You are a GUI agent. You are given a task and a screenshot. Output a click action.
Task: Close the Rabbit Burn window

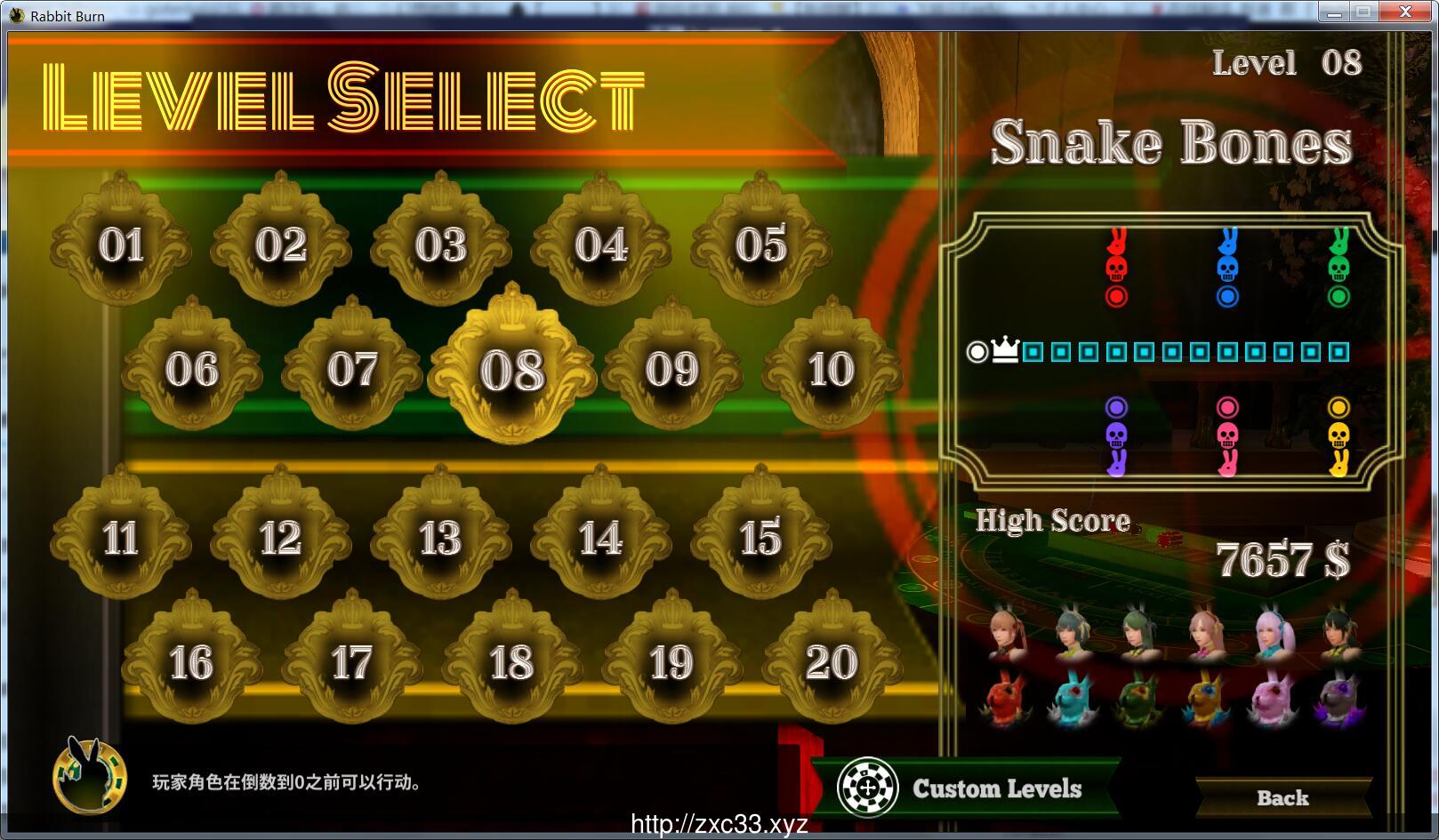1405,12
